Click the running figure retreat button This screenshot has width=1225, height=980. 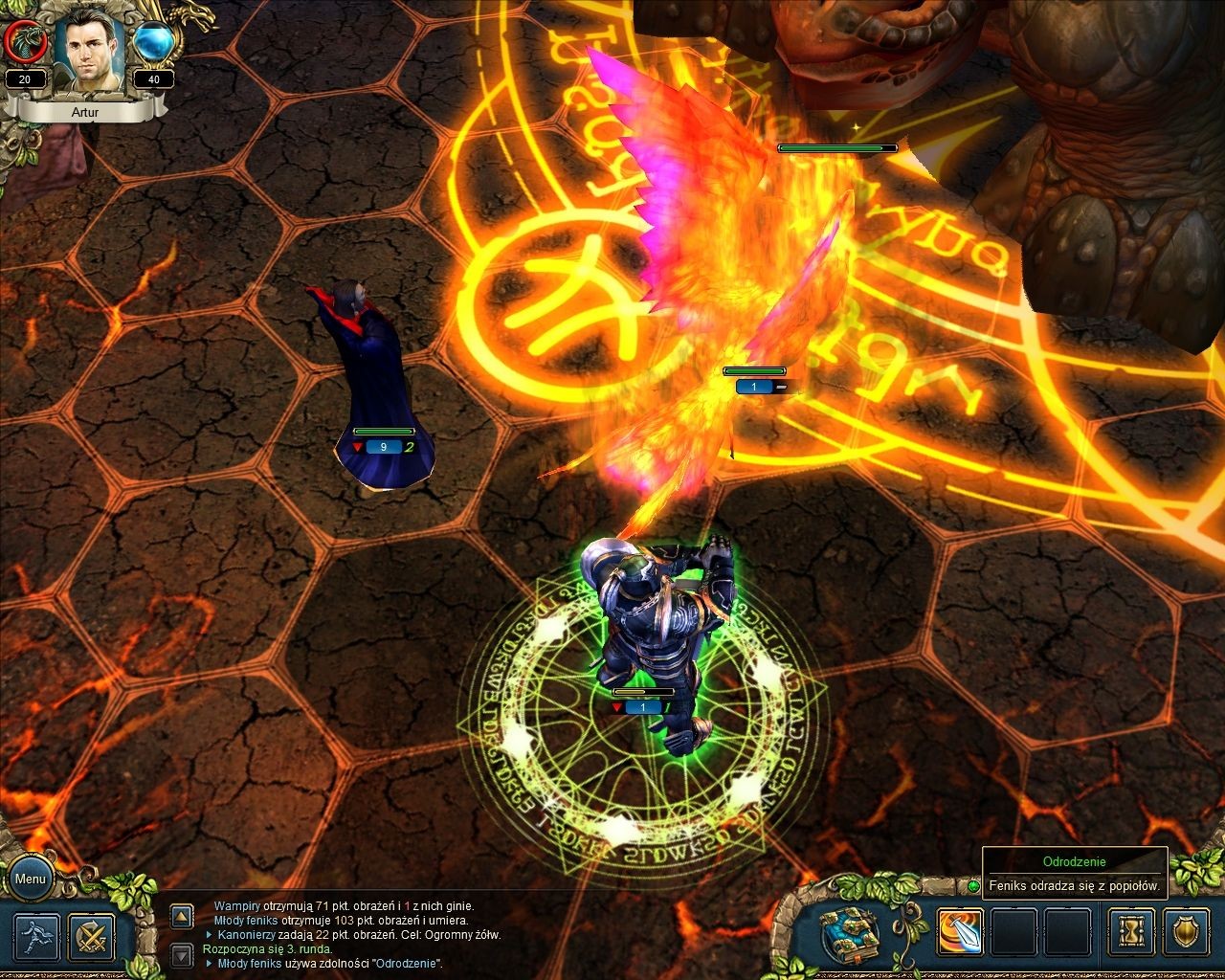click(x=38, y=937)
